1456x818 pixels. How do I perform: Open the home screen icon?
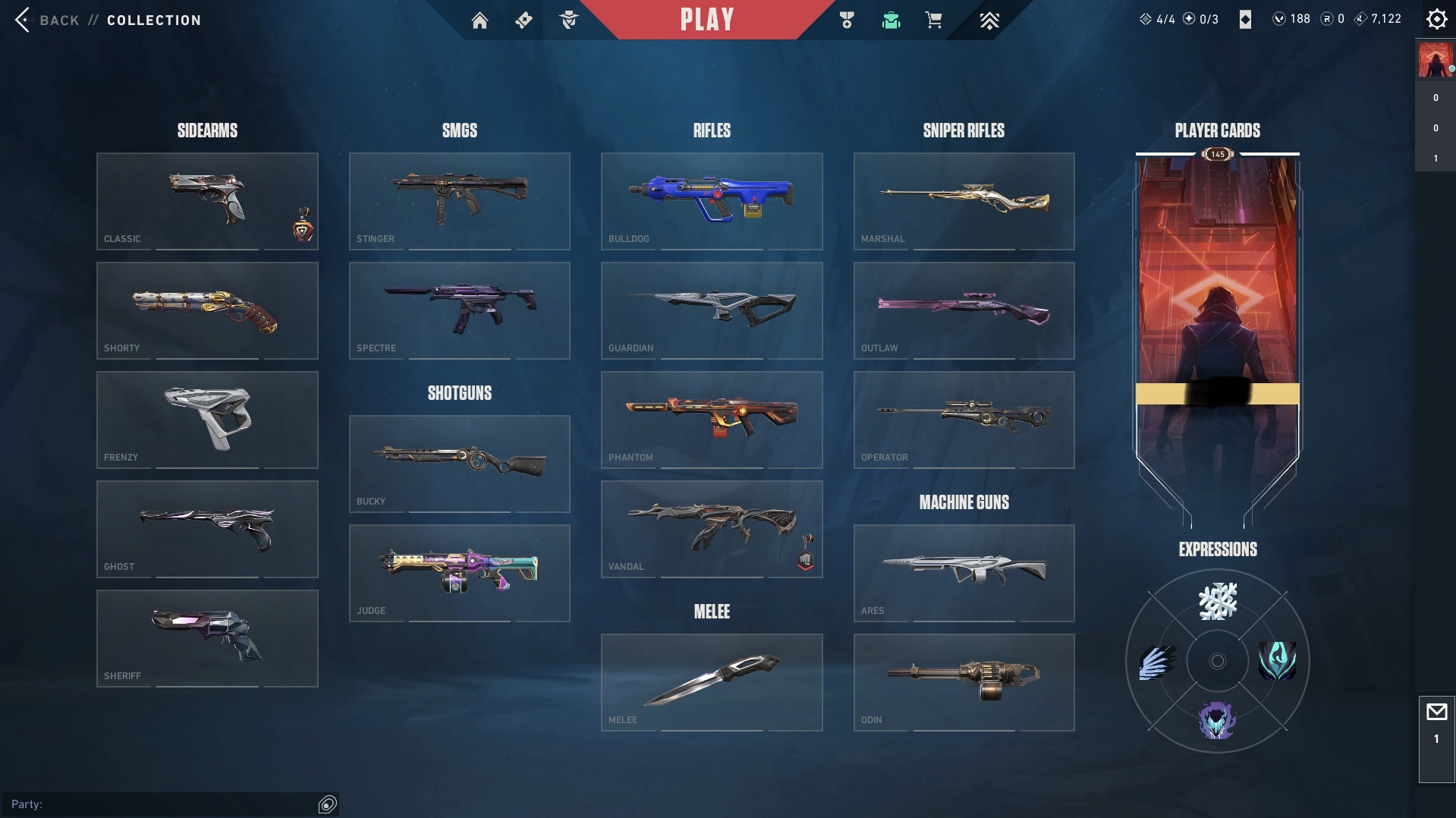(x=480, y=20)
